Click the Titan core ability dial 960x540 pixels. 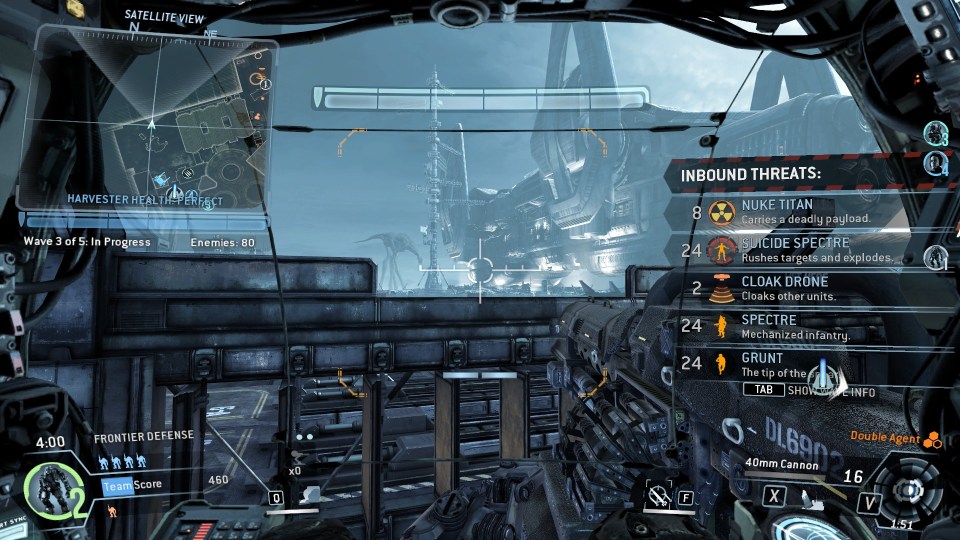click(908, 492)
